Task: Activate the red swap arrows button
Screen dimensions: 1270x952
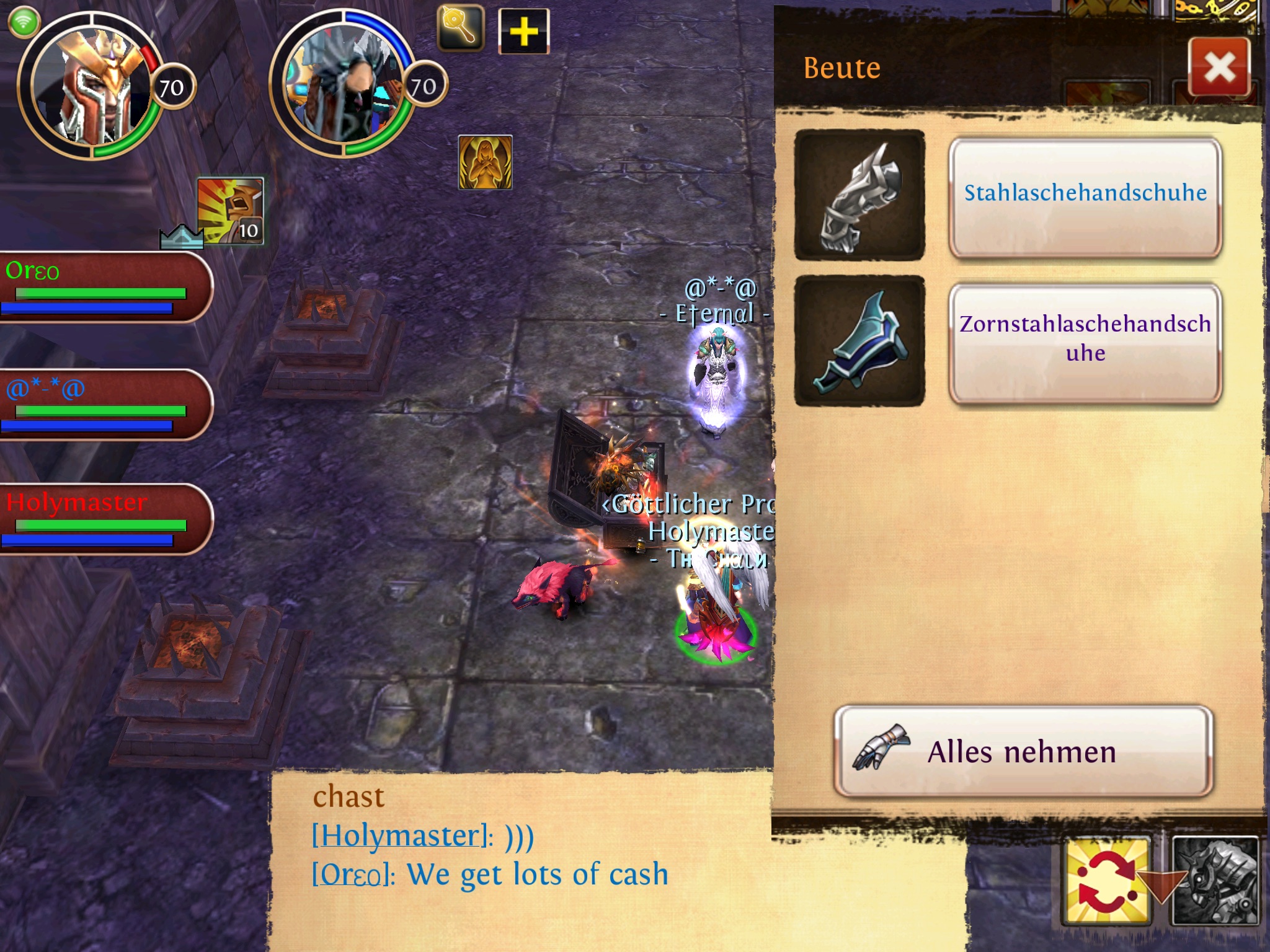Action: (x=1108, y=880)
